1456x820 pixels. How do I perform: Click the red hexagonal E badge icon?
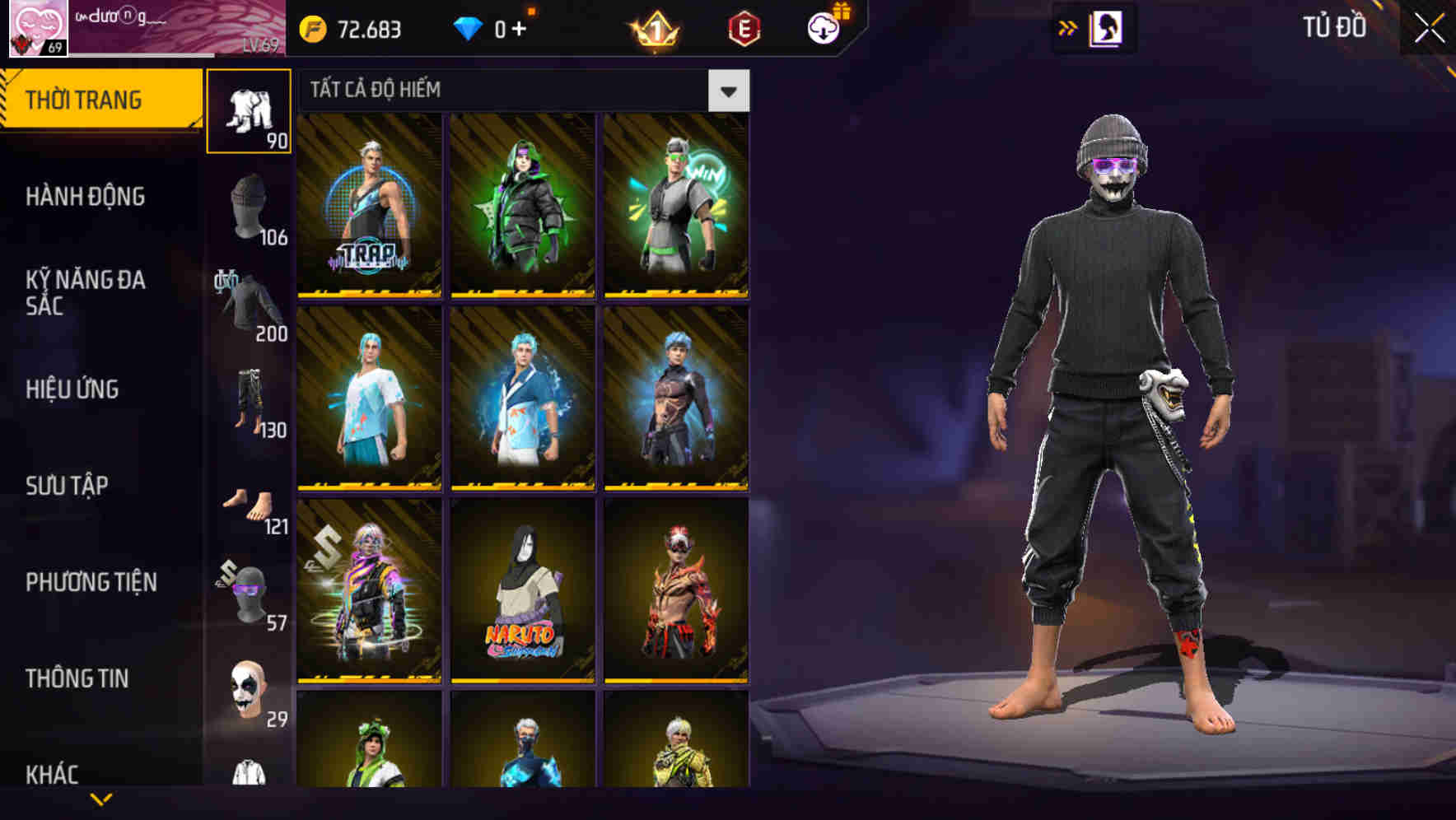pos(744,27)
